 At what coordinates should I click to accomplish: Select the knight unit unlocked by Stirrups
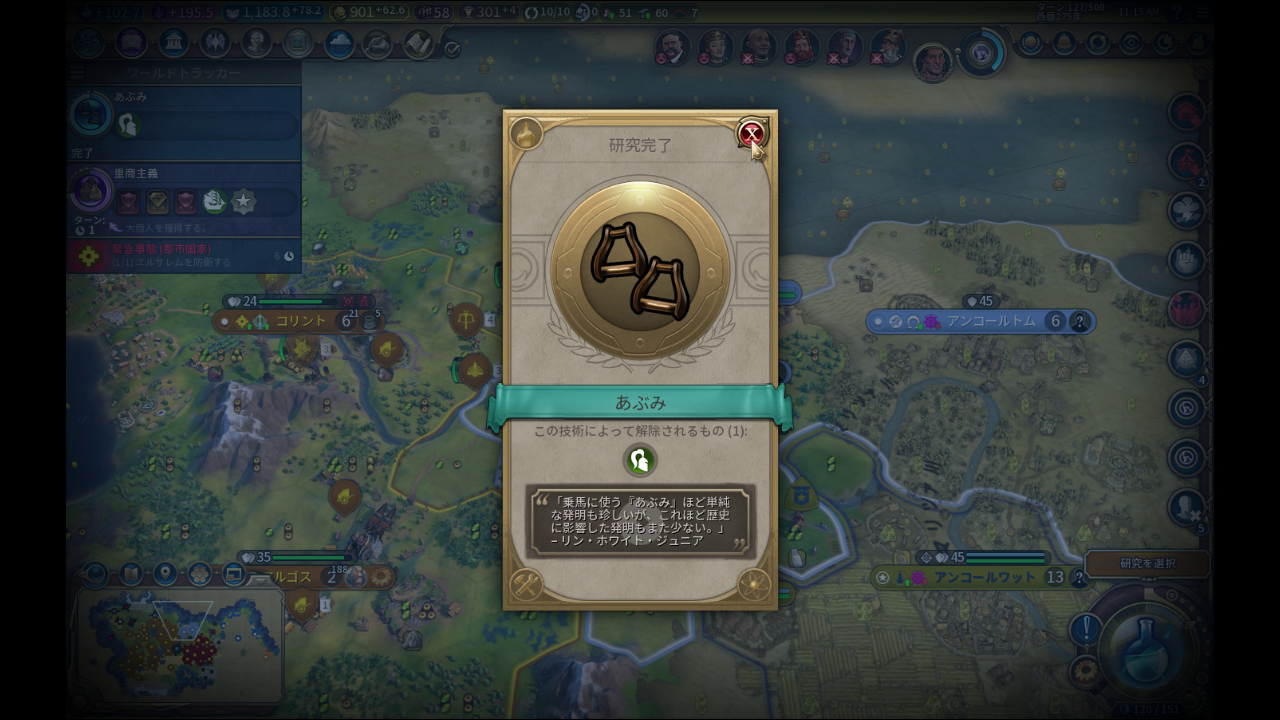(639, 460)
